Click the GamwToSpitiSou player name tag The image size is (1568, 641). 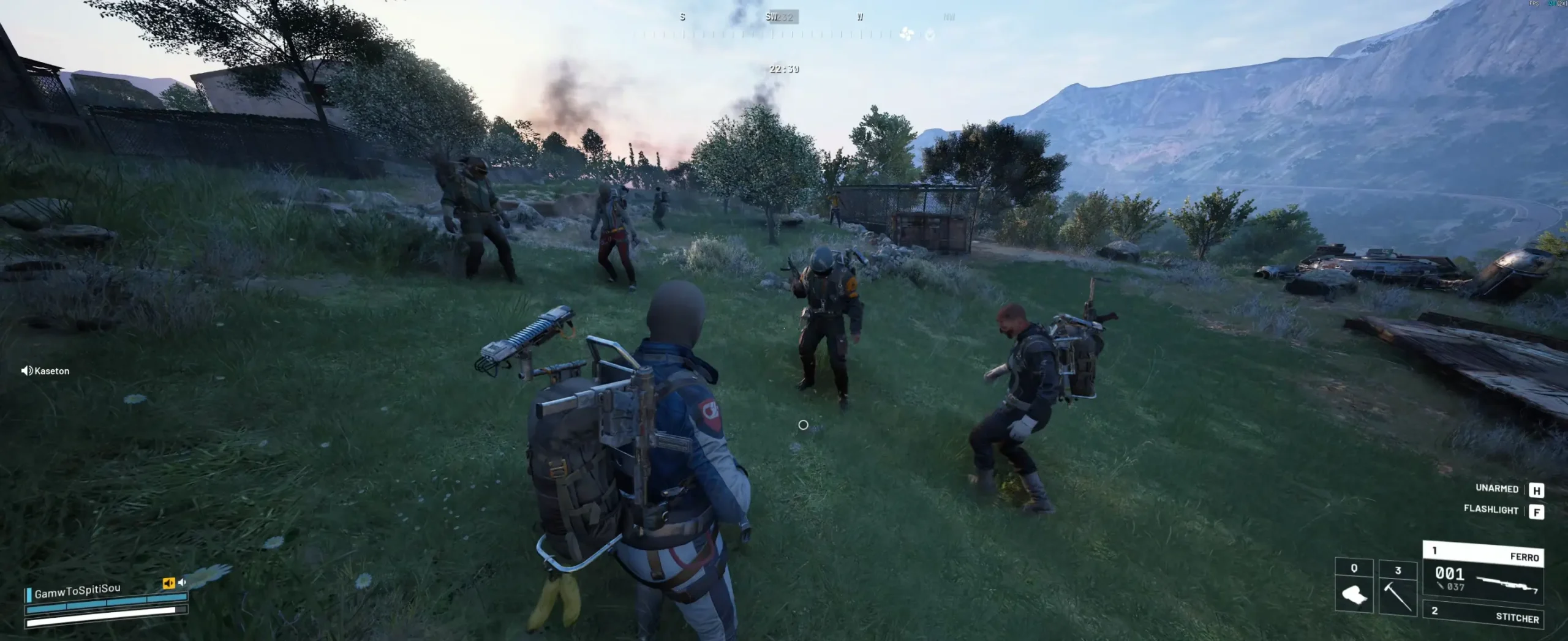77,591
